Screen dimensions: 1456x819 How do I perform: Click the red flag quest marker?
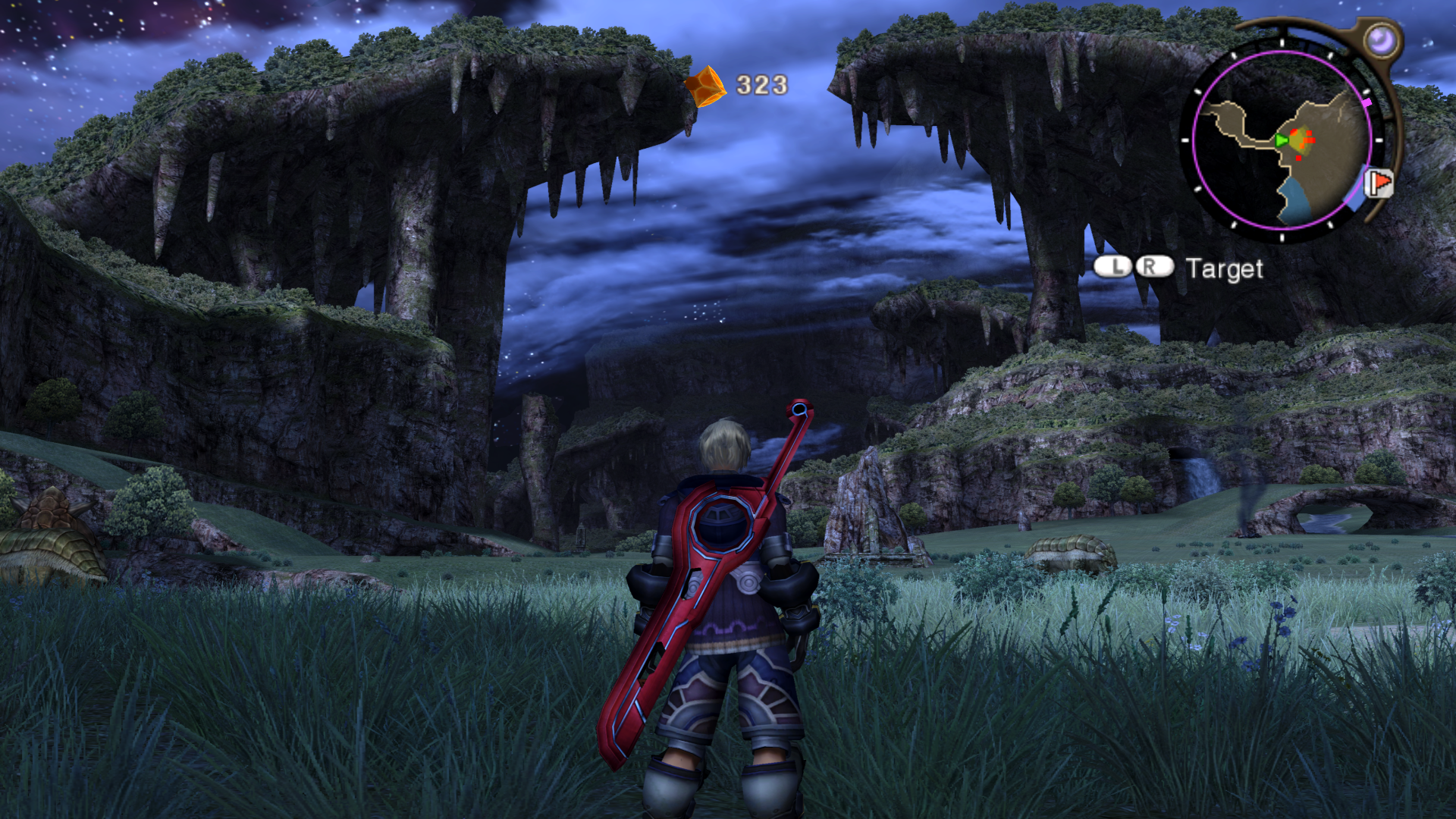tap(1379, 183)
